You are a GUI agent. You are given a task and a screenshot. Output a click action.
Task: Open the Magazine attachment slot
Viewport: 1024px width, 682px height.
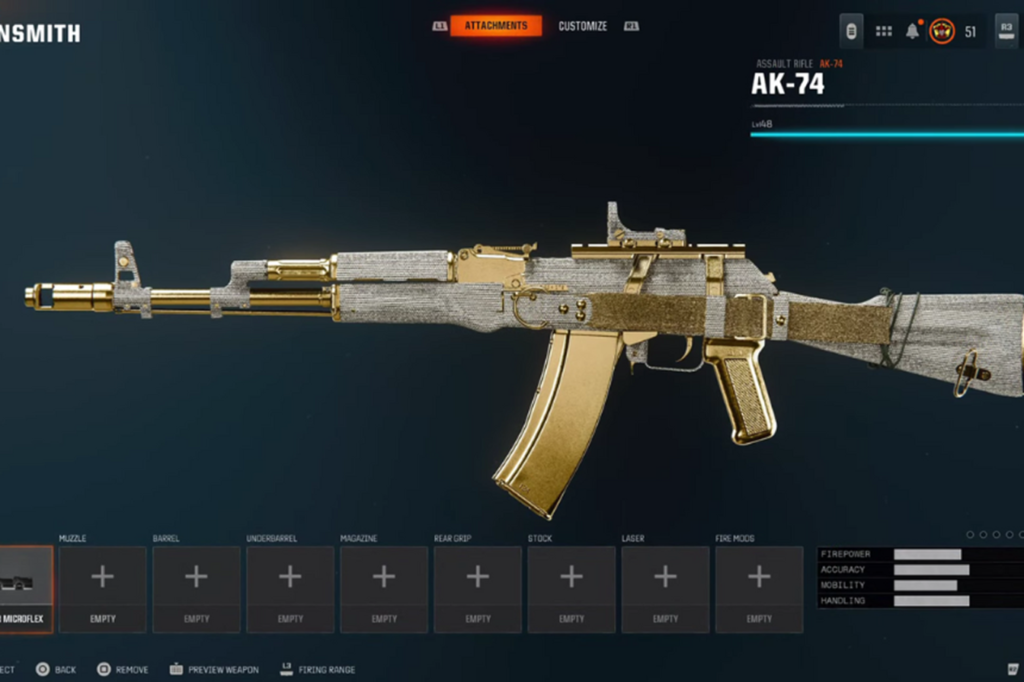click(x=384, y=588)
